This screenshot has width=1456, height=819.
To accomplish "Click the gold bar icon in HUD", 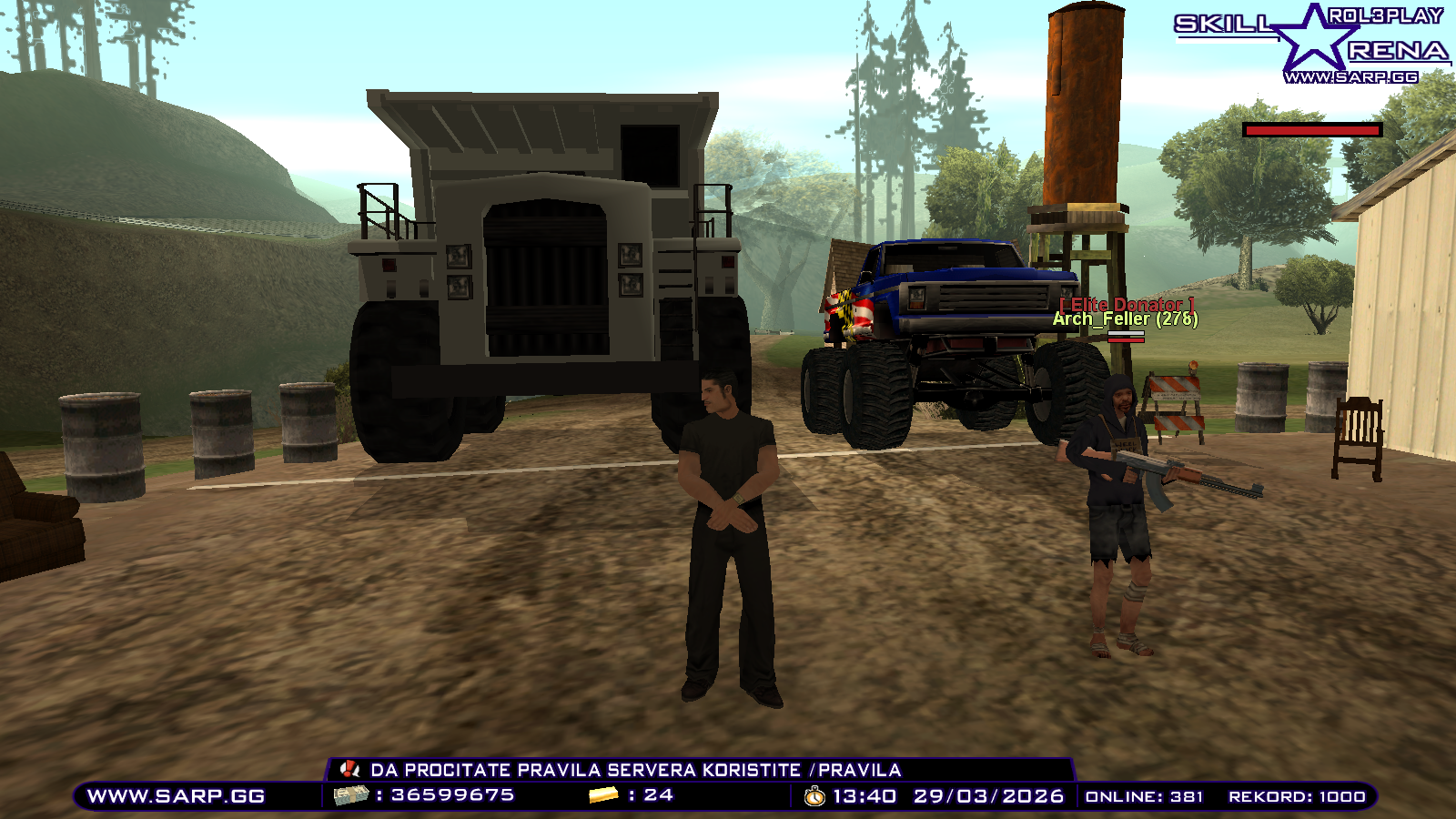I will tap(604, 793).
